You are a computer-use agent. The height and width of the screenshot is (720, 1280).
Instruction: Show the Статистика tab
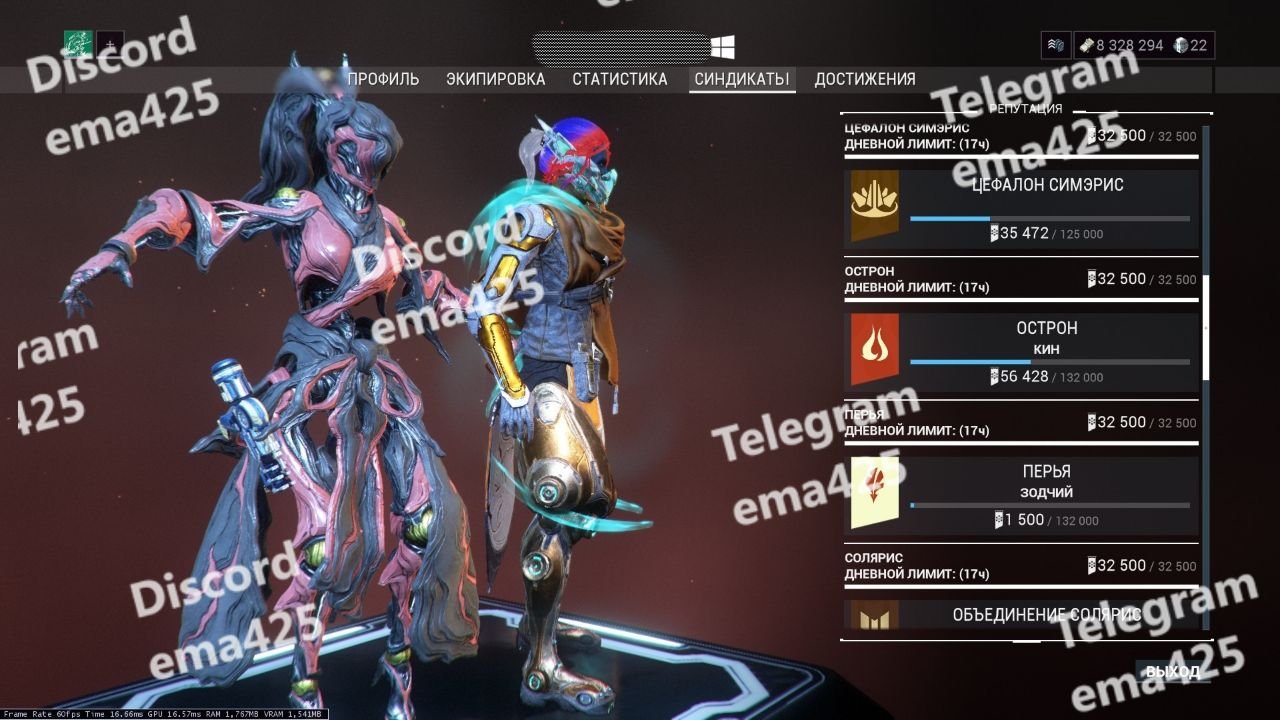(619, 79)
